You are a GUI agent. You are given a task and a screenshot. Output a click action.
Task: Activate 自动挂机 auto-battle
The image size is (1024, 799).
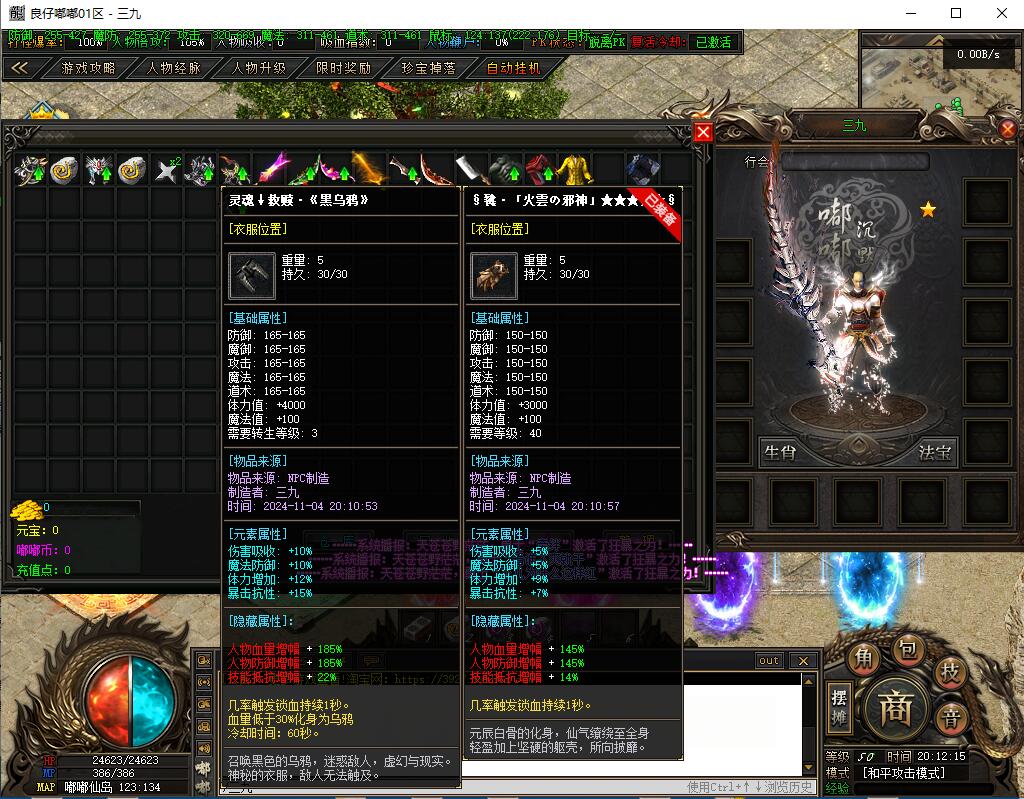coord(513,68)
